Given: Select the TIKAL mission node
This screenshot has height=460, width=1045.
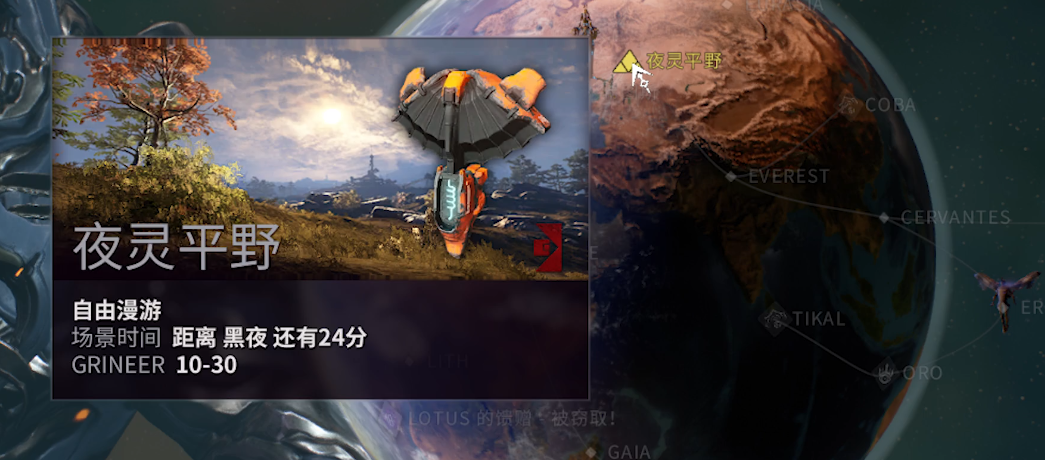Looking at the screenshot, I should [773, 320].
